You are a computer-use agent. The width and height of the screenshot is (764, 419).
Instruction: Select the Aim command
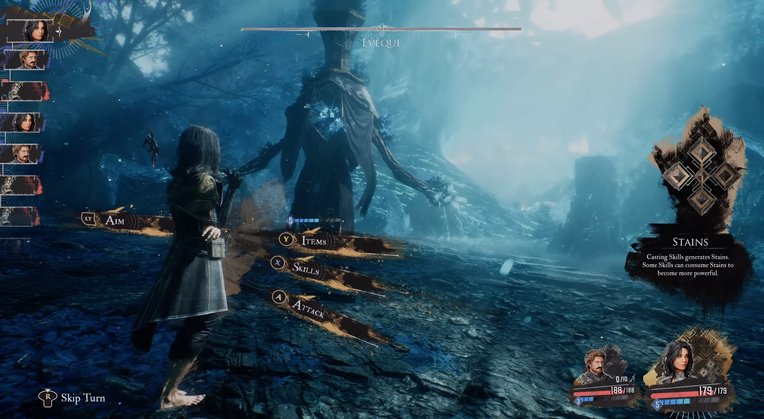tap(113, 217)
